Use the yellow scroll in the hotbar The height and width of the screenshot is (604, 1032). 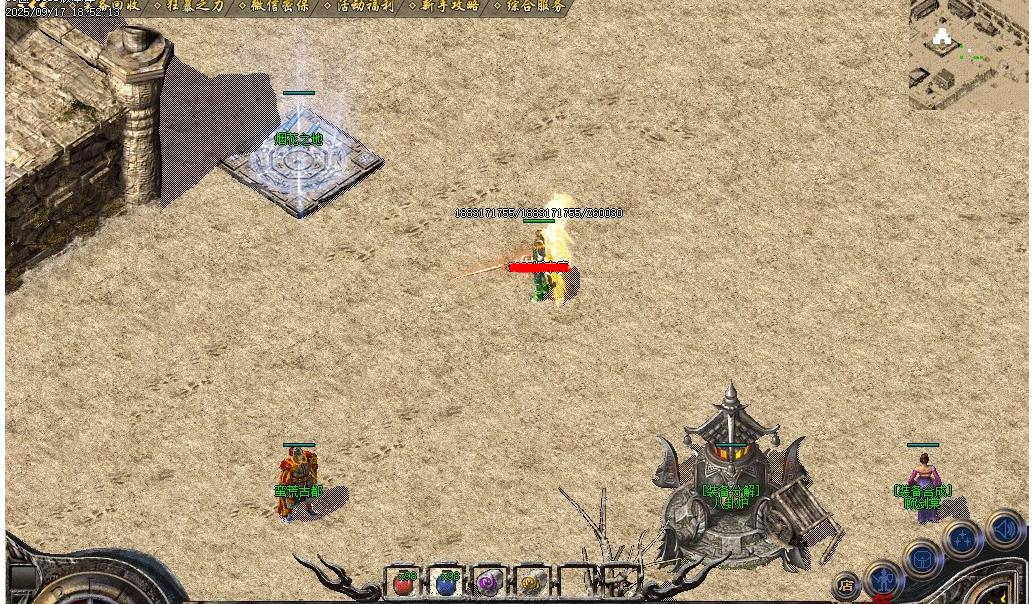pyautogui.click(x=531, y=583)
